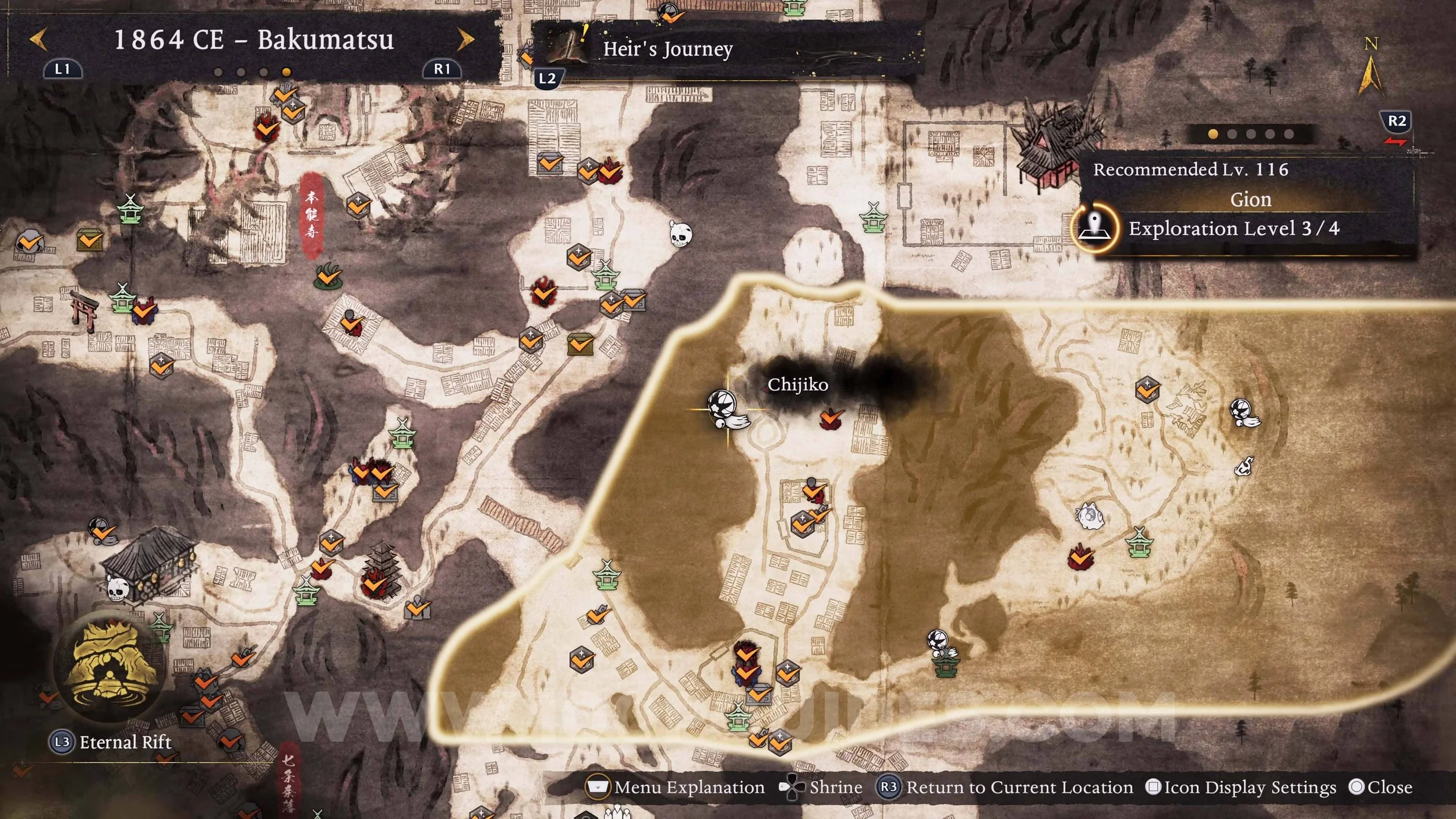Image resolution: width=1456 pixels, height=819 pixels.
Task: Switch to the next era with the right arrow
Action: (465, 40)
